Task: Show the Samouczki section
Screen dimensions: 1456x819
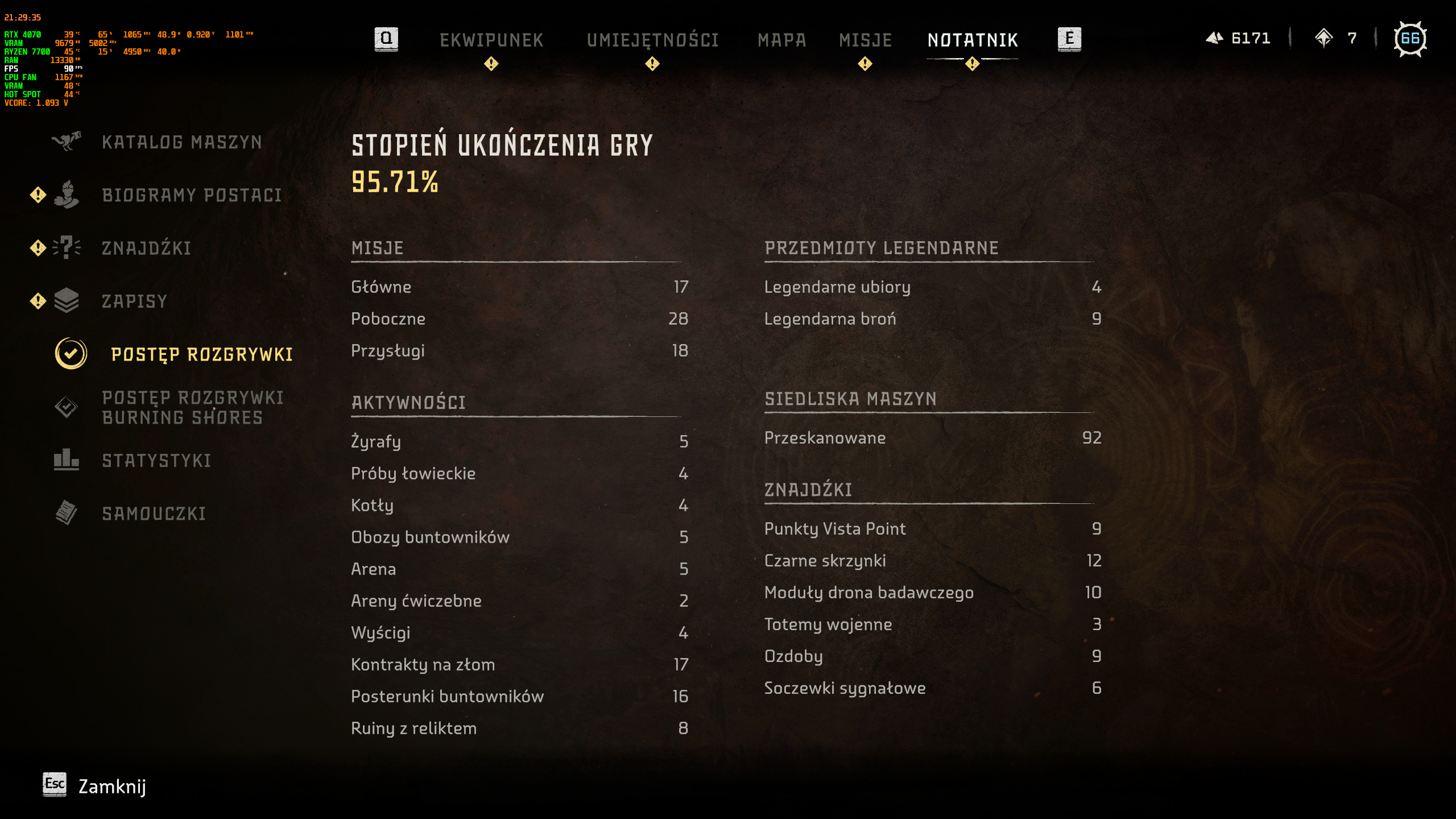Action: (x=154, y=514)
